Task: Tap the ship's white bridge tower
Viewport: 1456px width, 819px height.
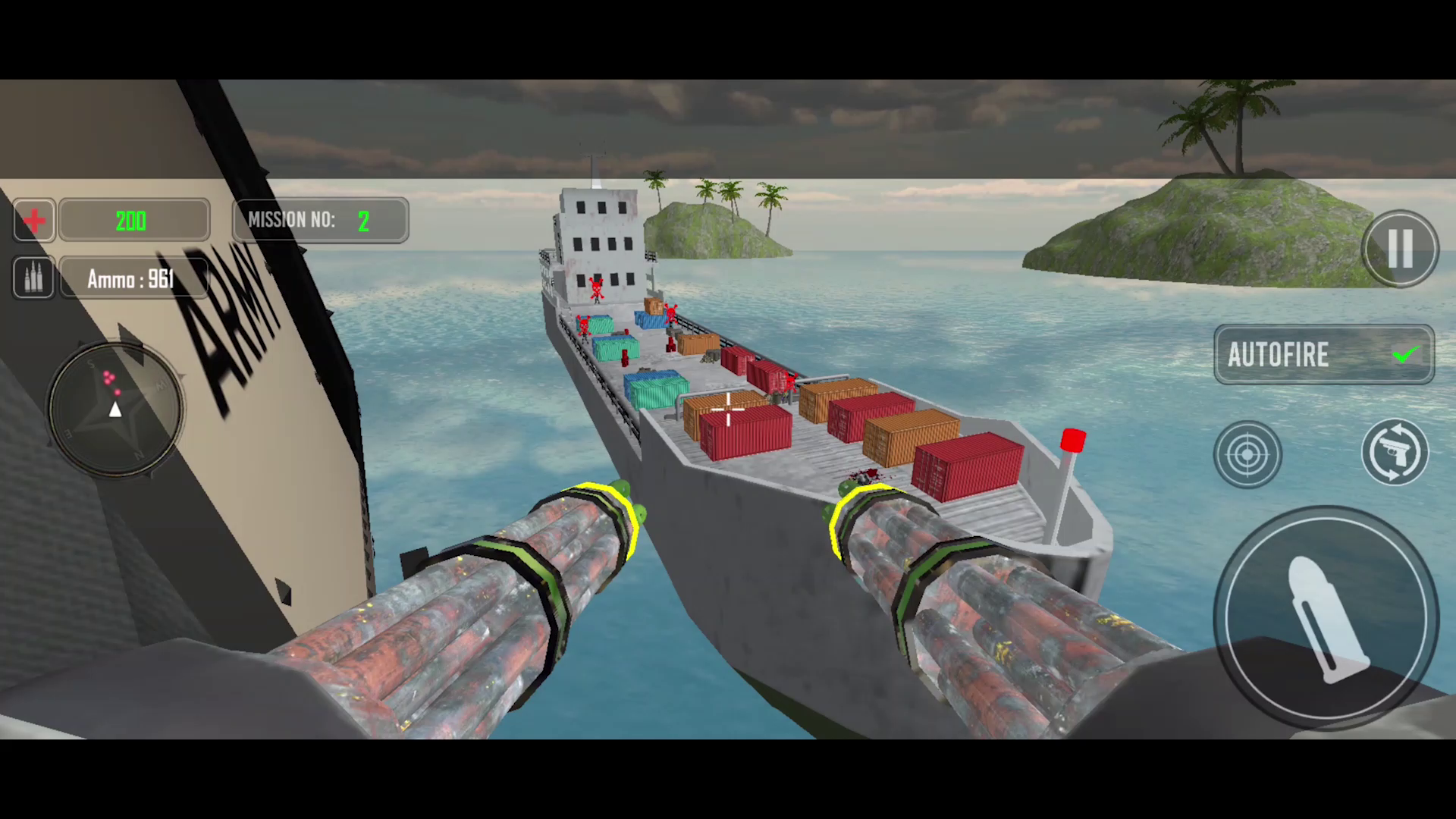Action: (x=599, y=243)
